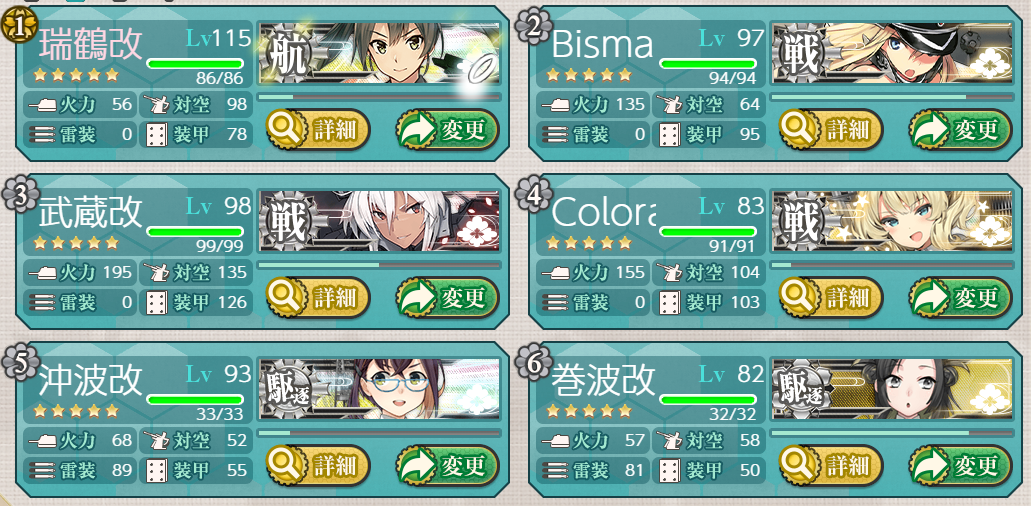Image resolution: width=1031 pixels, height=506 pixels.
Task: Open 詳細 details for Colorado
Action: coord(831,298)
